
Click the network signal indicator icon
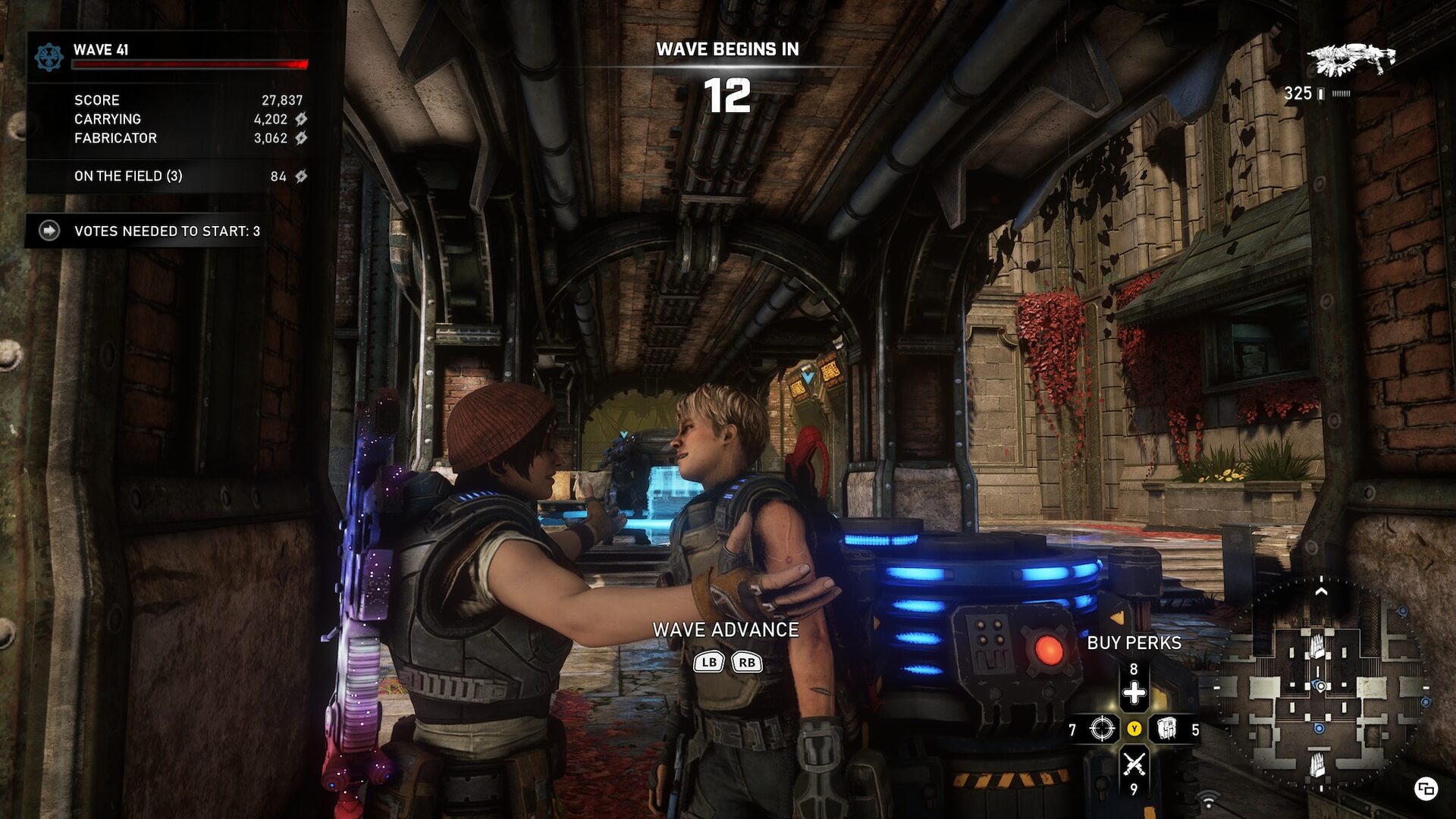pos(1209,799)
